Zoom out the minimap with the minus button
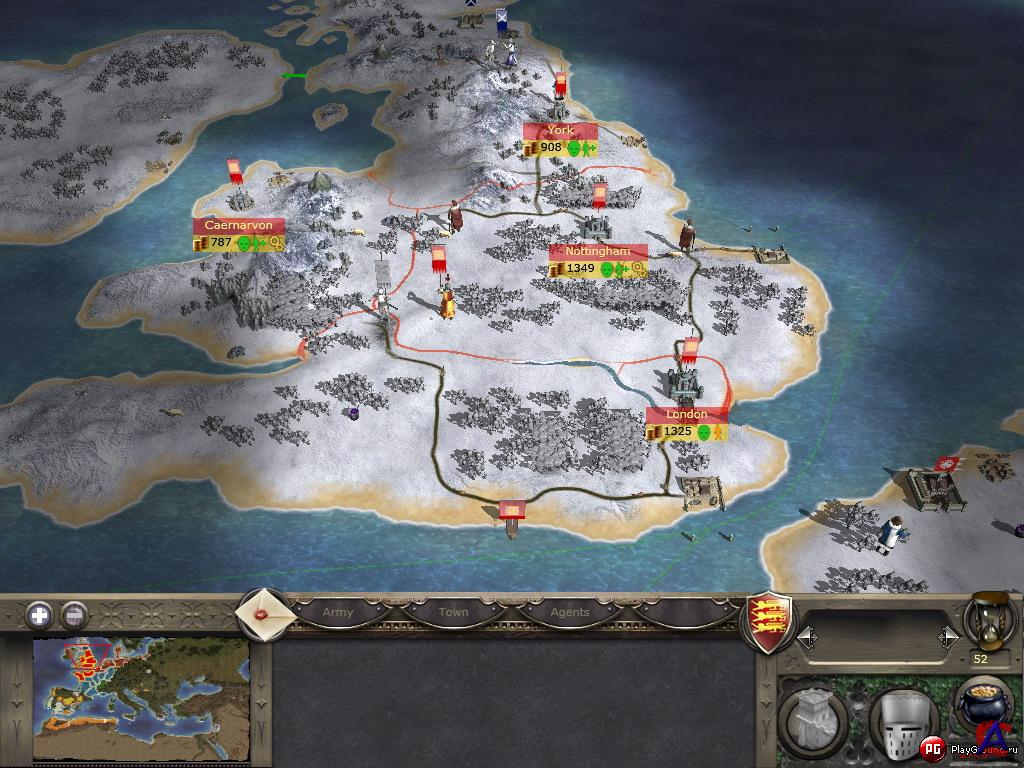Screen dimensions: 1024x768 [x=73, y=614]
